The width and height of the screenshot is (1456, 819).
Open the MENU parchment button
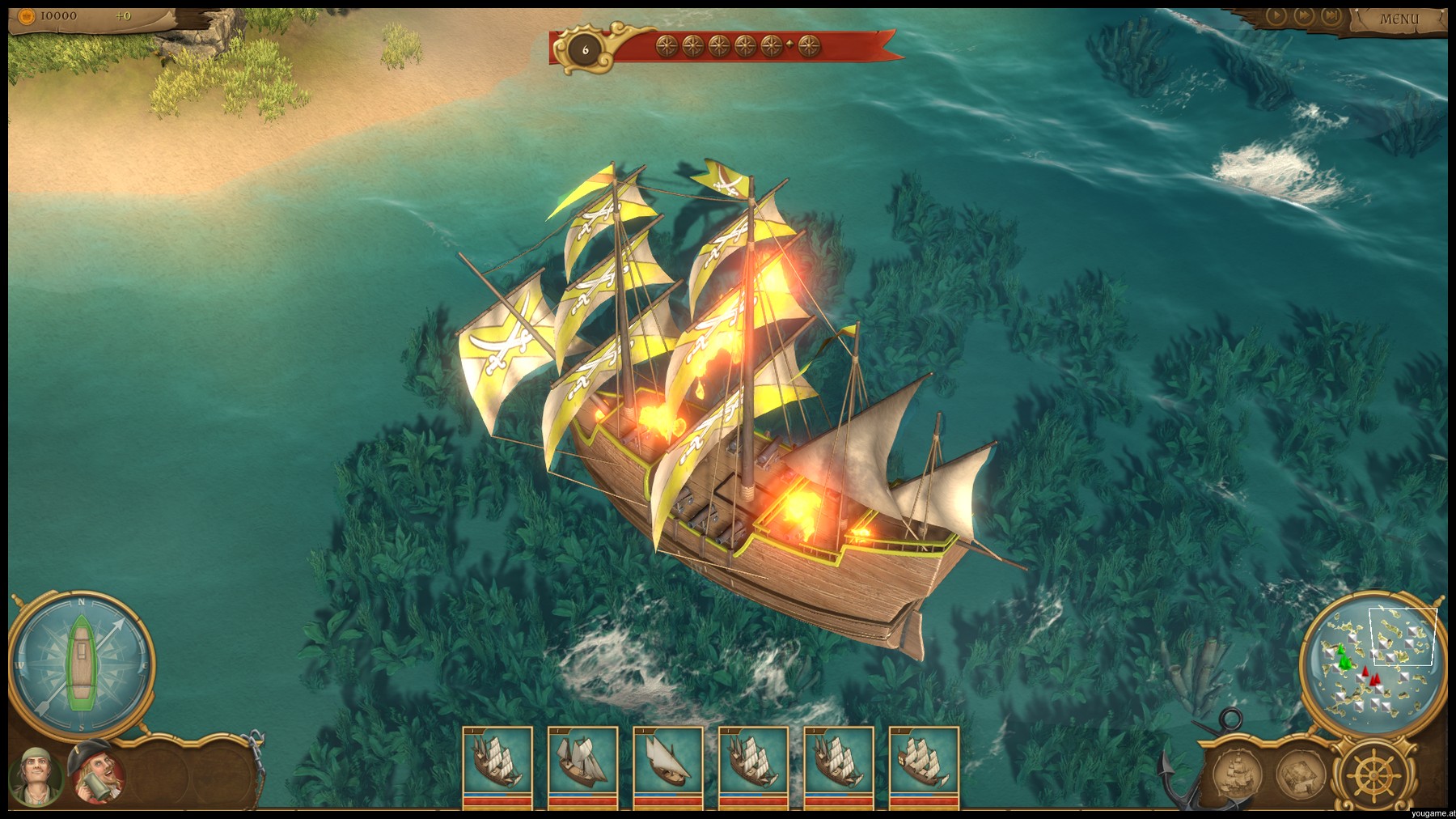pyautogui.click(x=1399, y=19)
